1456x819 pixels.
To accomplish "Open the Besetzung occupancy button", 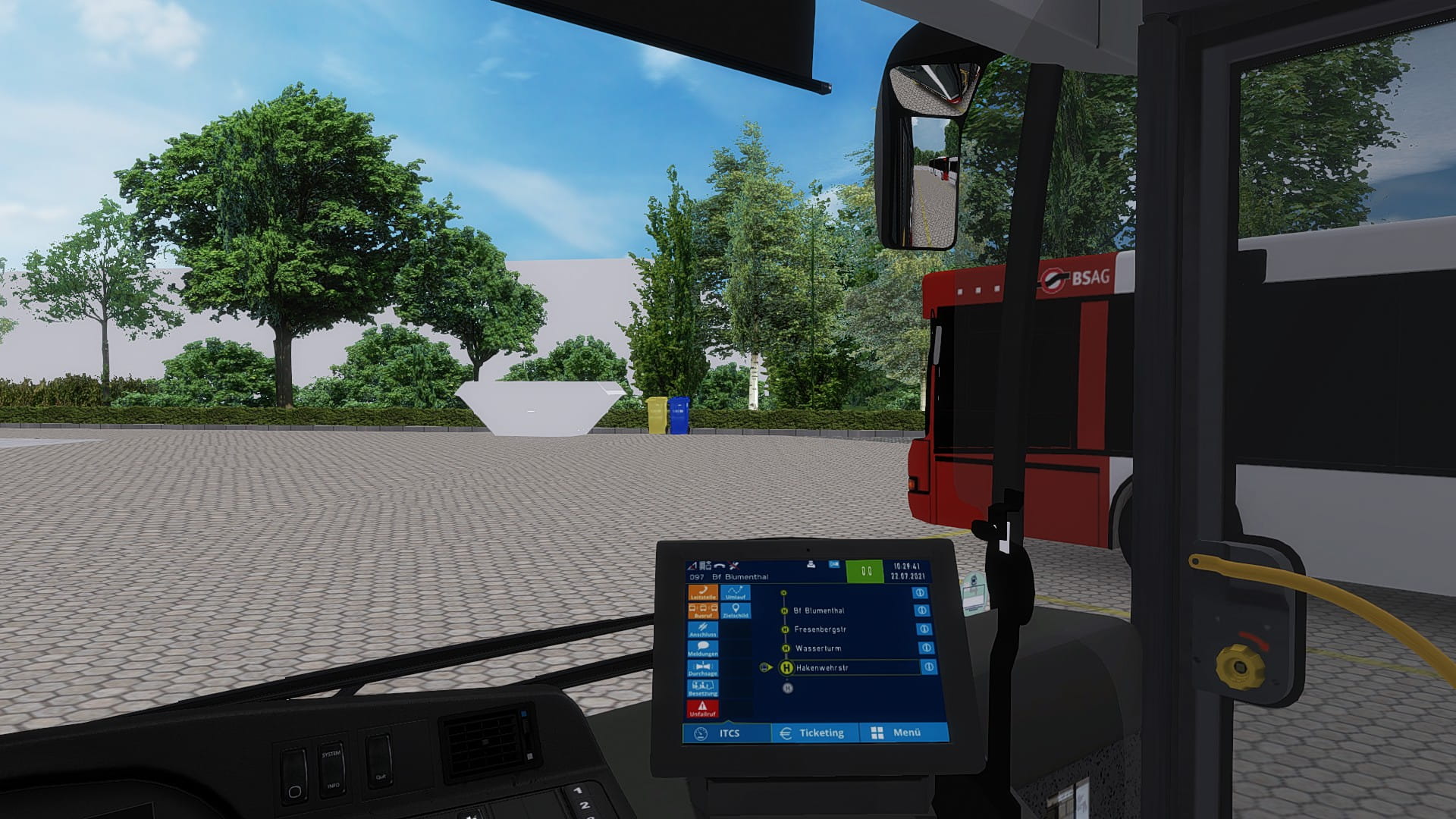I will [x=702, y=689].
